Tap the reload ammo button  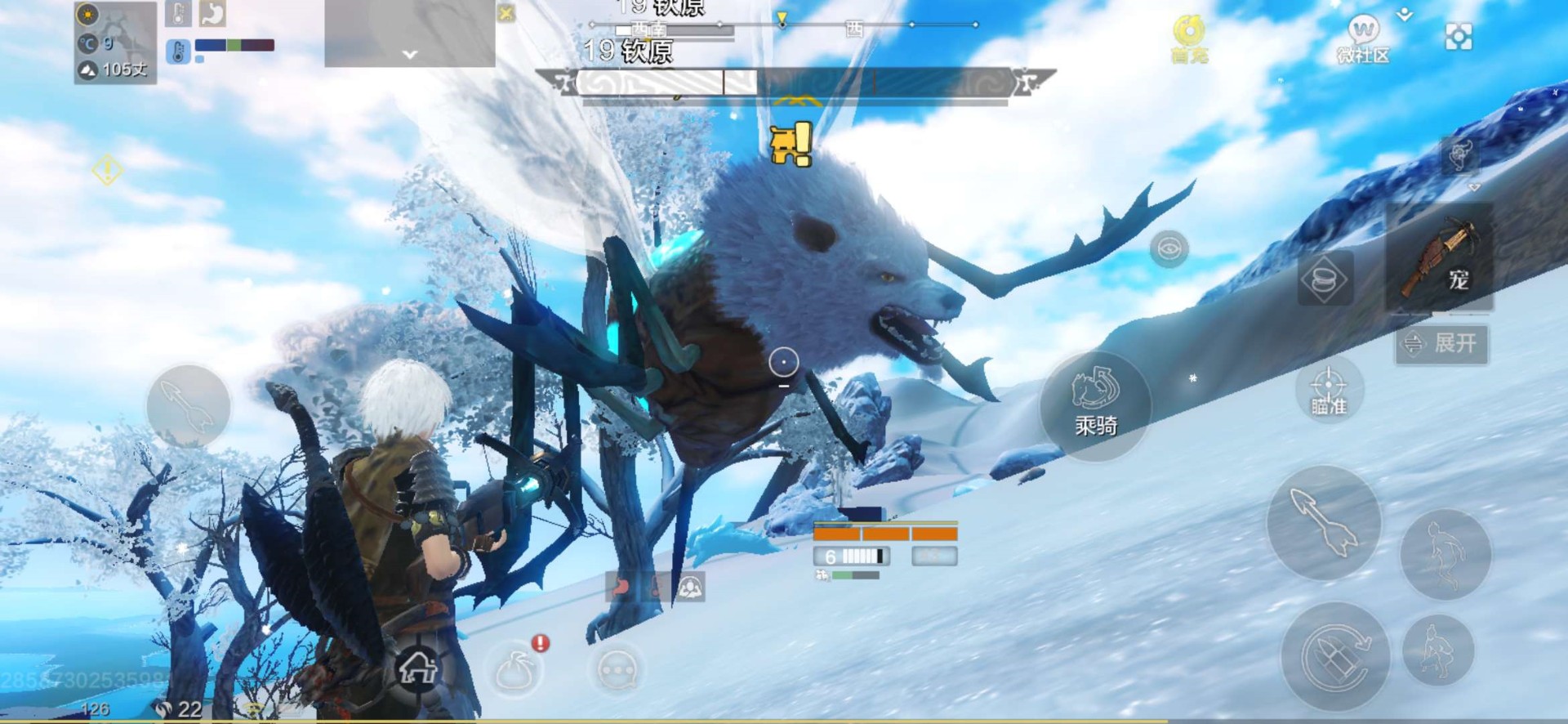click(1335, 657)
